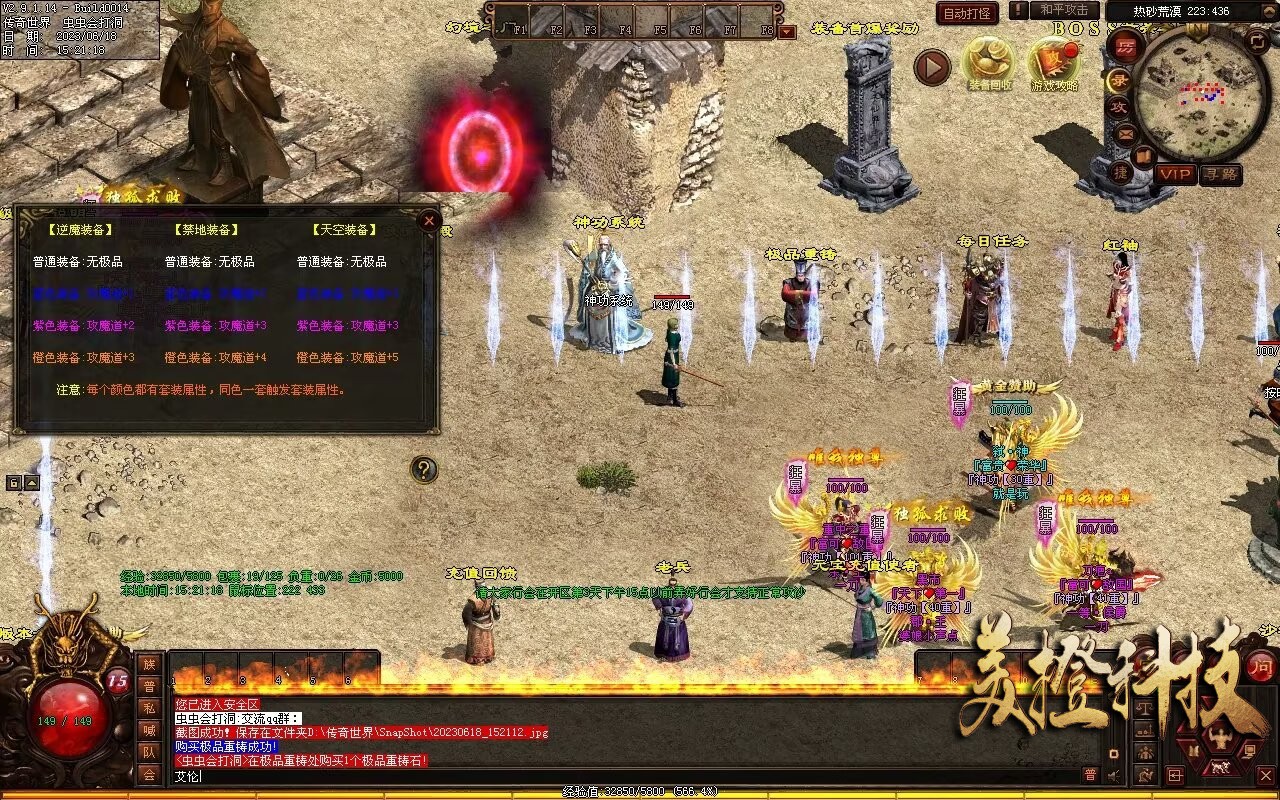This screenshot has width=1280, height=800.
Task: Open 游戏攻略 game guide icon
Action: pyautogui.click(x=1054, y=64)
